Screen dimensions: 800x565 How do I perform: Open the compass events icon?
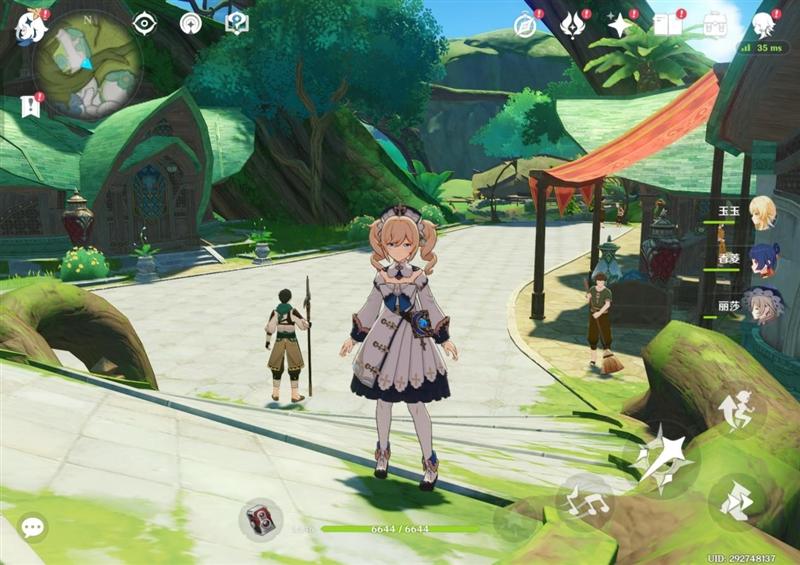pyautogui.click(x=525, y=25)
